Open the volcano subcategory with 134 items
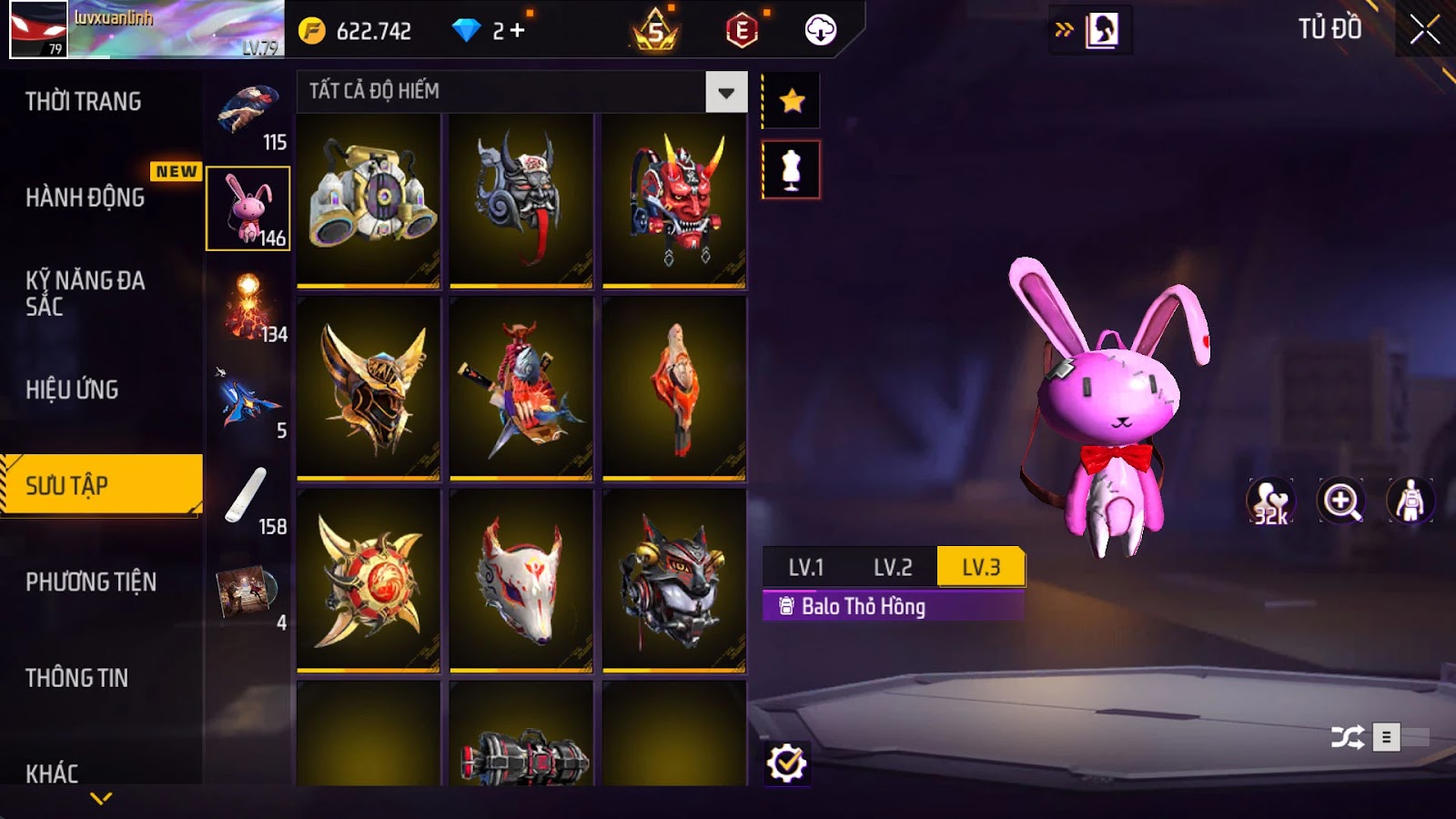The image size is (1456, 819). click(248, 305)
